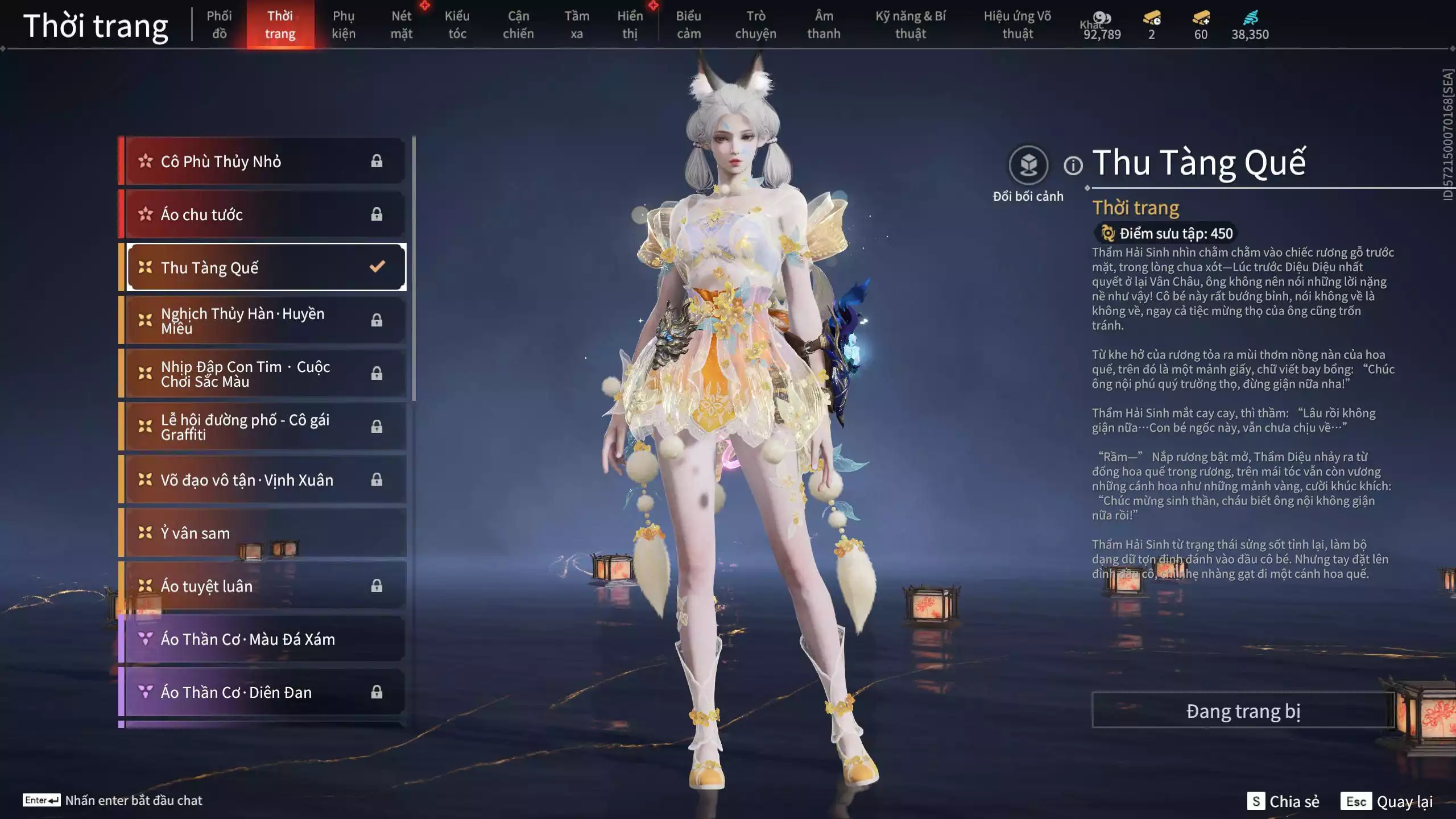Open Hiệu ứng Võ thuật tab
This screenshot has width=1456, height=819.
coord(1017,24)
